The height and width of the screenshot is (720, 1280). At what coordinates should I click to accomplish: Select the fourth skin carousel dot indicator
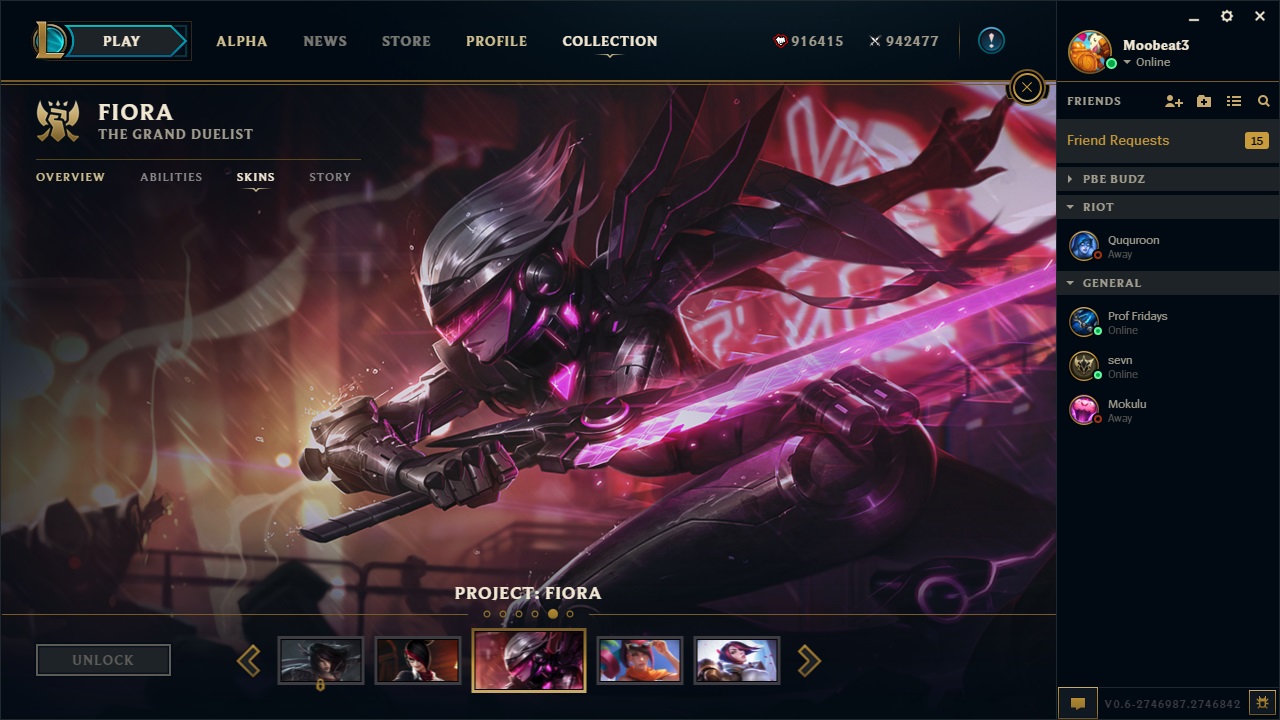[x=536, y=613]
